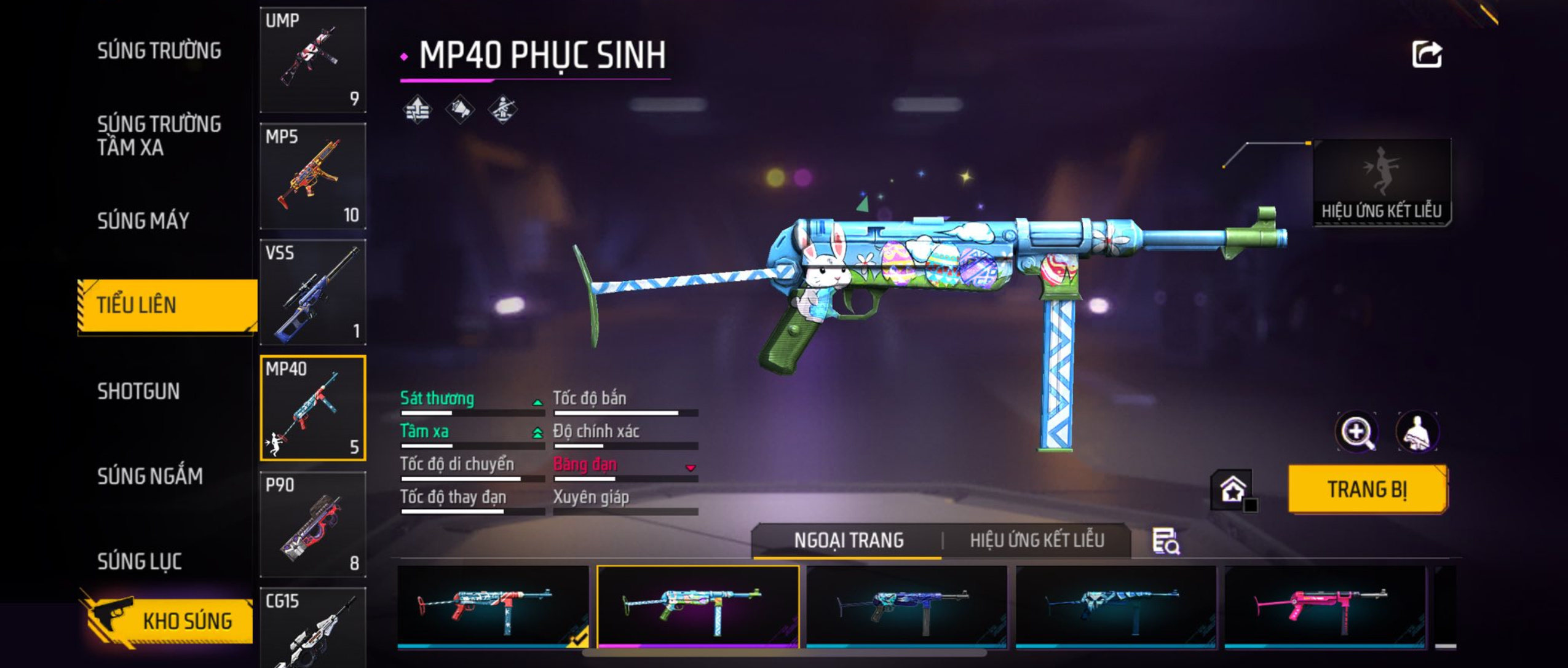Switch to the HIỆU ỨNG KẾT LIỄU tab

pos(1037,540)
